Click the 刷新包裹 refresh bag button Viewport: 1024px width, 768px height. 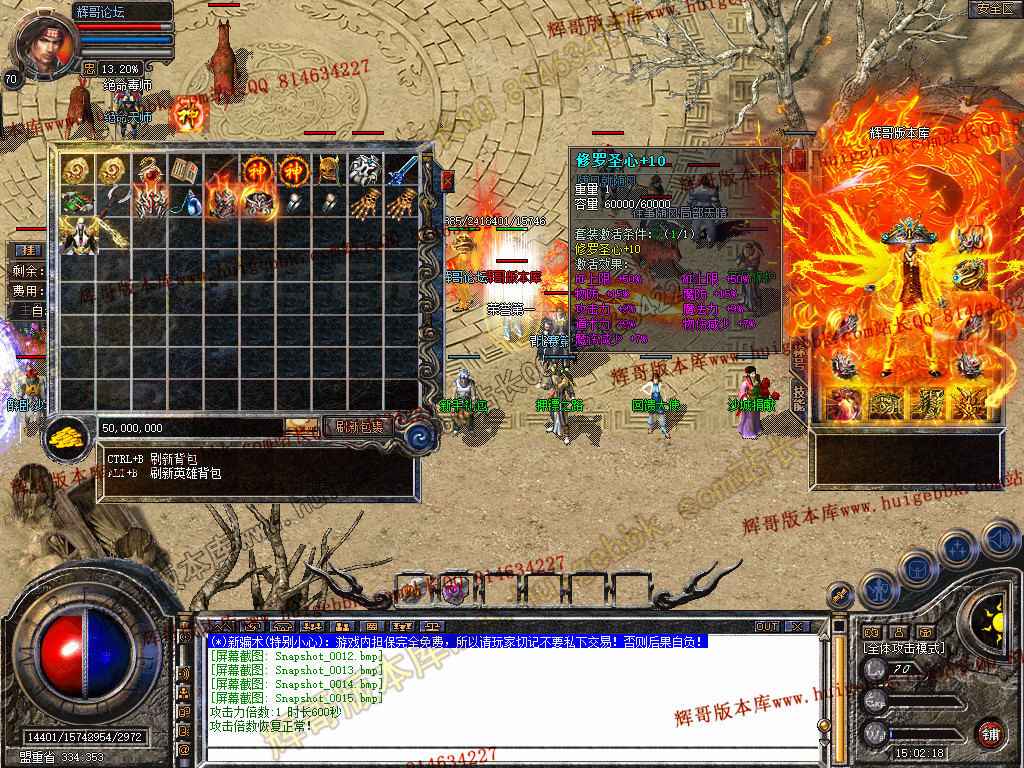358,427
